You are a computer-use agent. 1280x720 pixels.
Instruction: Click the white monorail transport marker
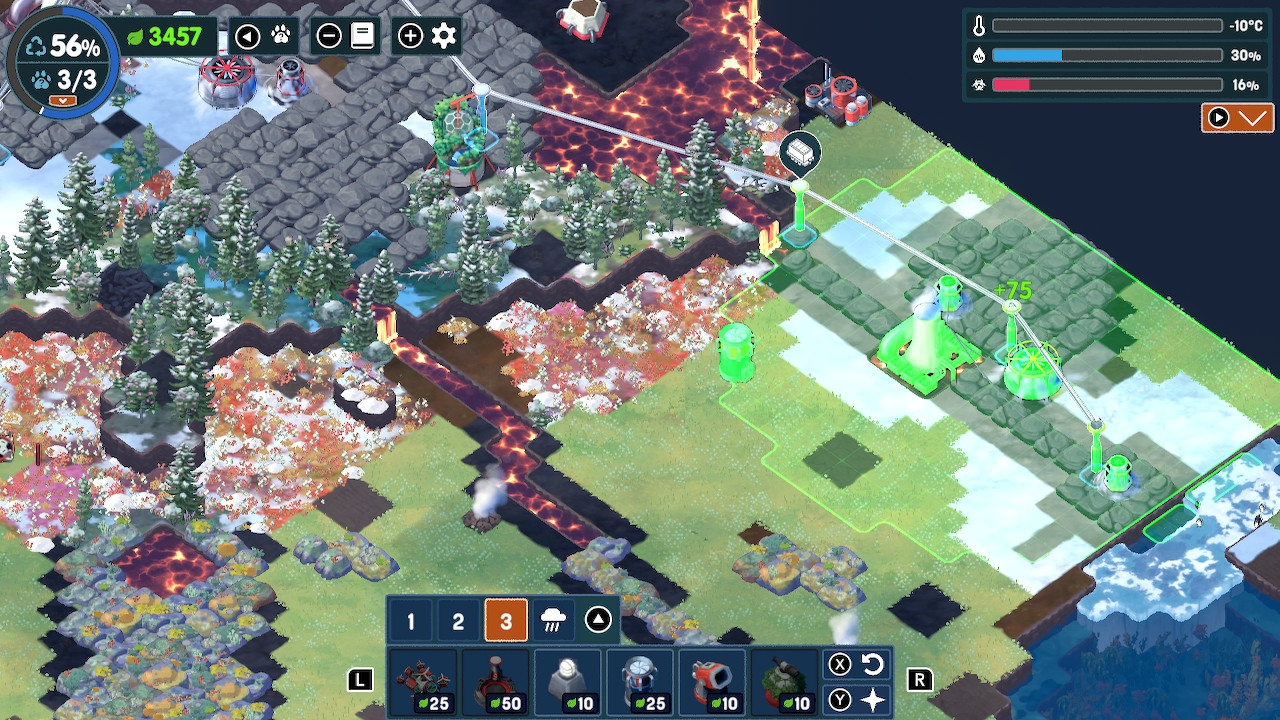click(x=800, y=152)
